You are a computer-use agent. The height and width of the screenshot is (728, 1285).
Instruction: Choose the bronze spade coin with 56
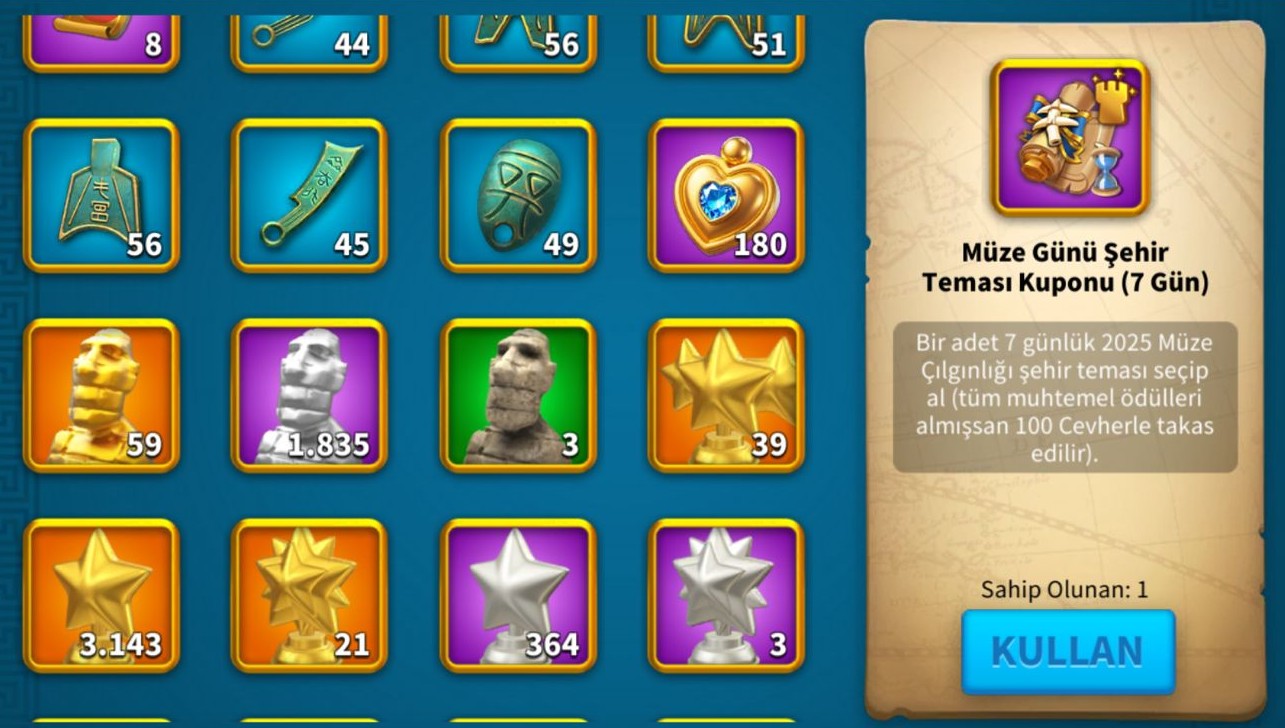[102, 196]
